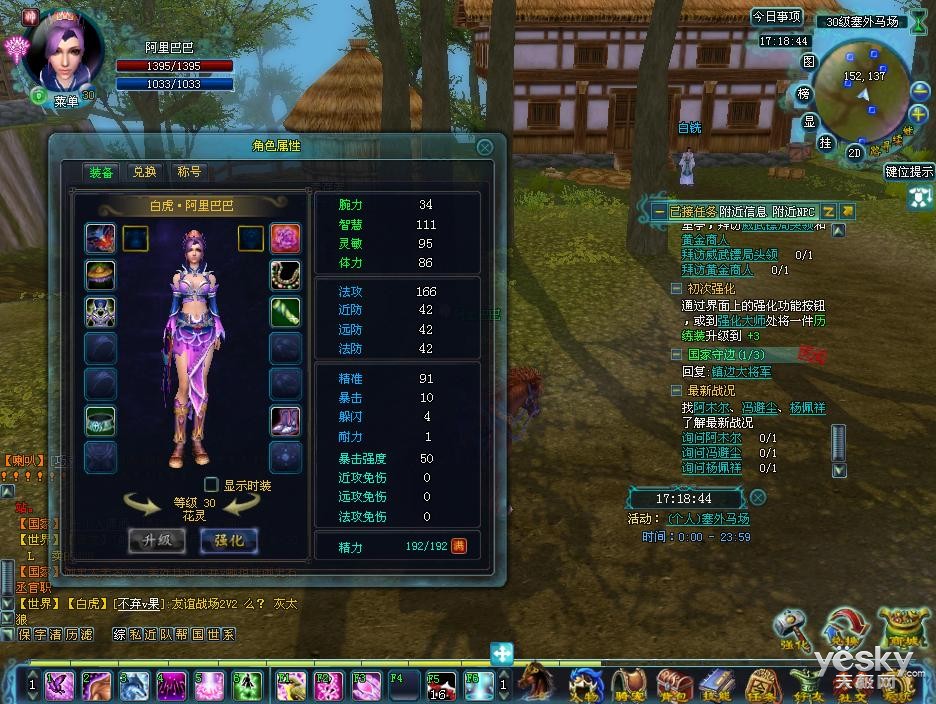The width and height of the screenshot is (936, 704).
Task: Rotate character model with left arrow
Action: click(141, 505)
